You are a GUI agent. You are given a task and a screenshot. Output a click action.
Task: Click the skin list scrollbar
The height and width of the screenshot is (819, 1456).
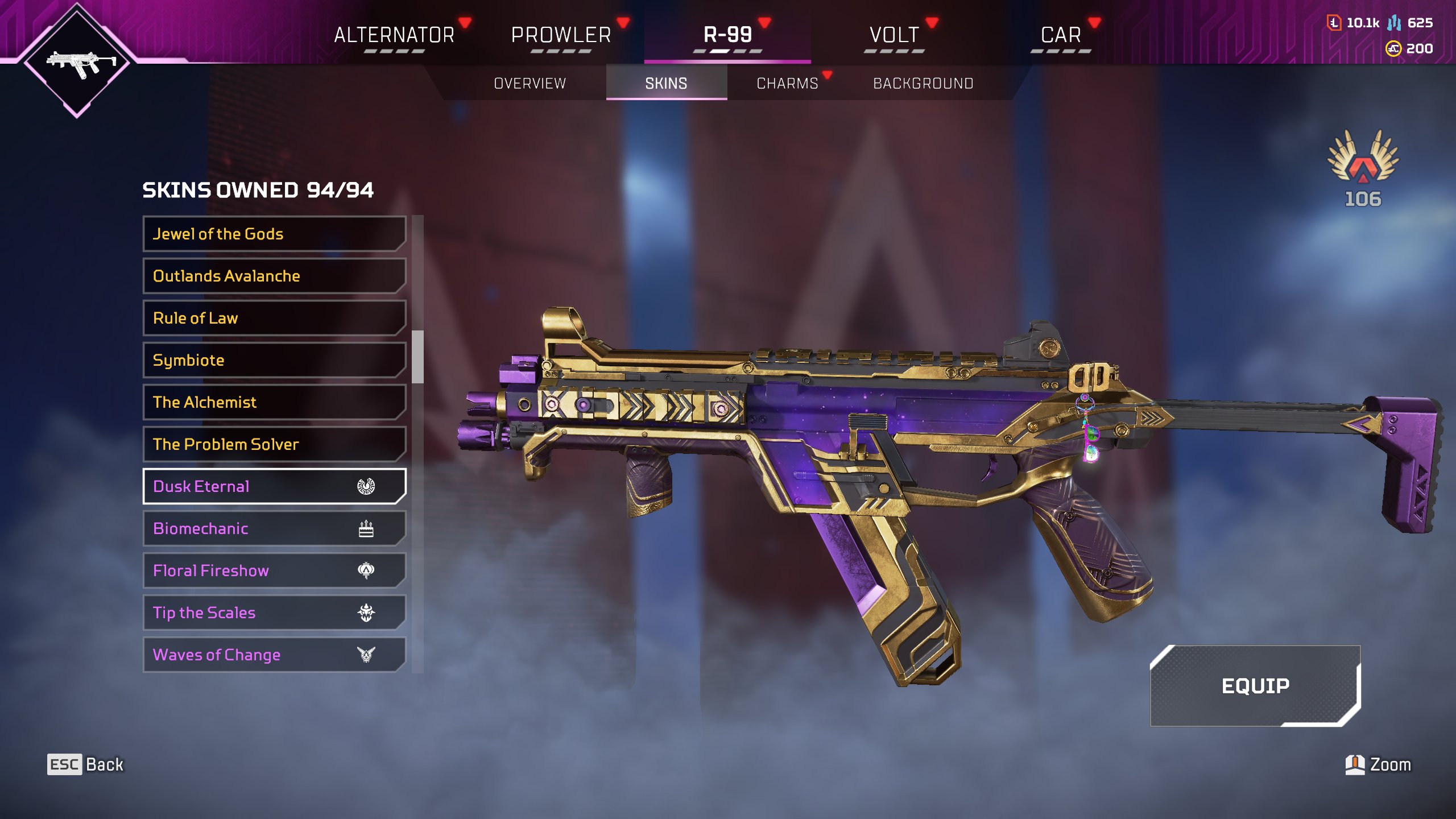click(x=417, y=357)
